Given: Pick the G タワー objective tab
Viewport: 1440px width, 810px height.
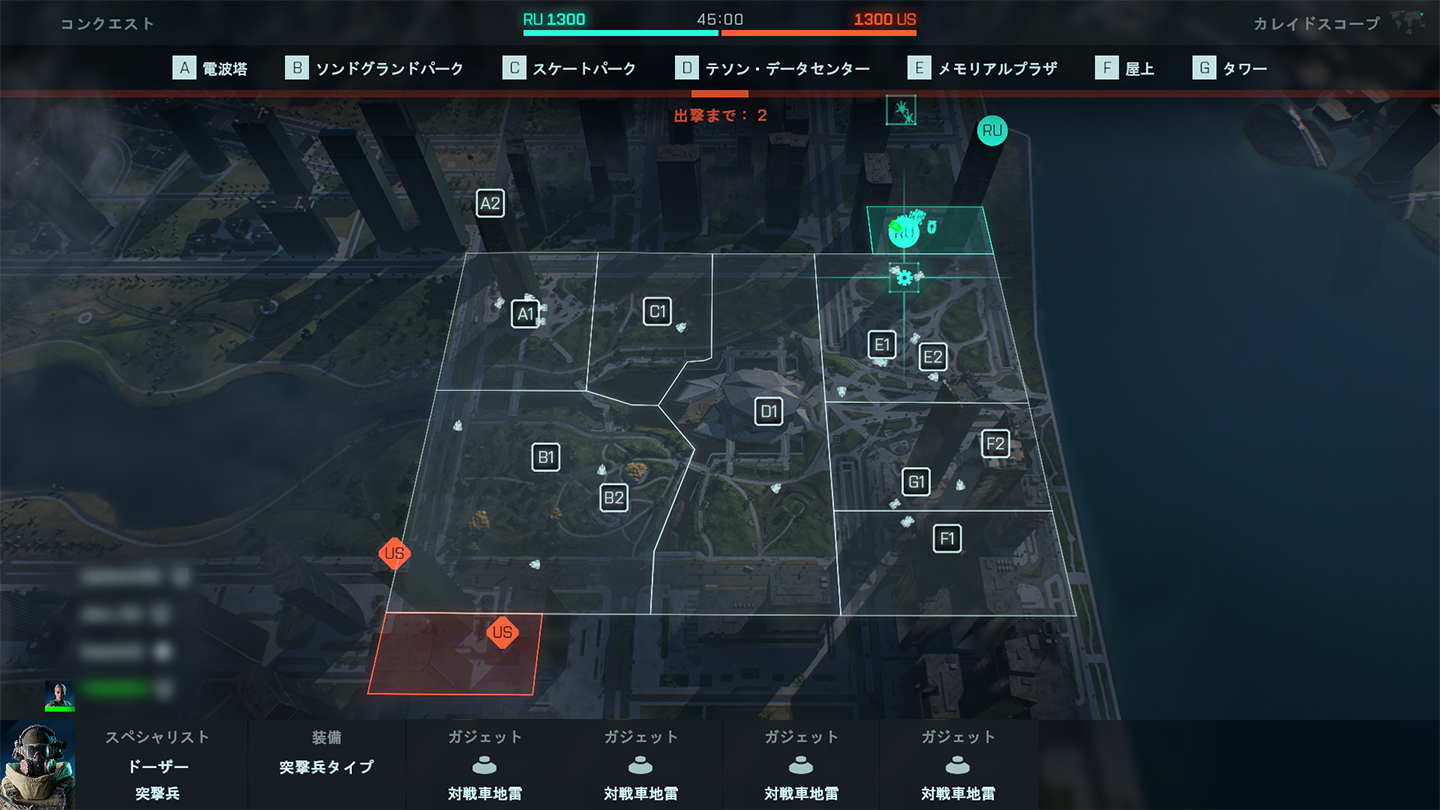Looking at the screenshot, I should (x=1230, y=68).
